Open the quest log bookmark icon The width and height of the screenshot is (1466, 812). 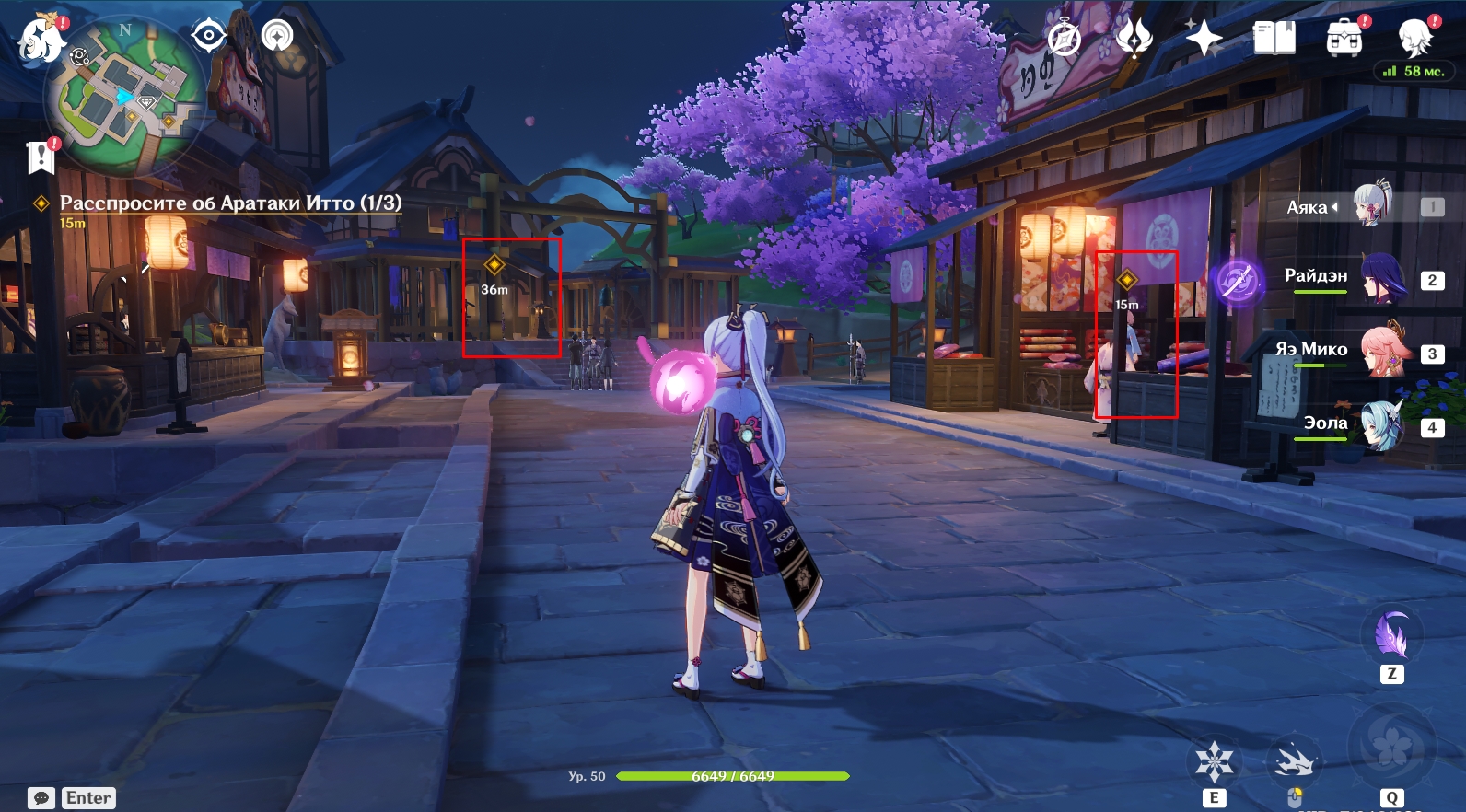click(41, 157)
